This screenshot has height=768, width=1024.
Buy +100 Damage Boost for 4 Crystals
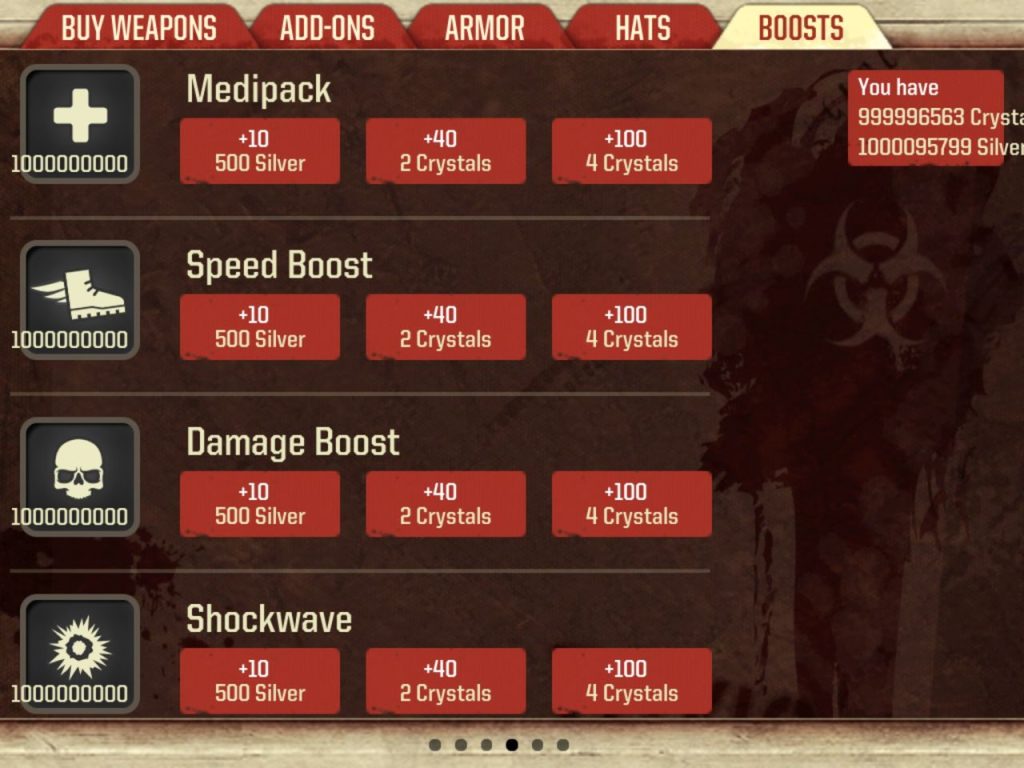(x=632, y=504)
